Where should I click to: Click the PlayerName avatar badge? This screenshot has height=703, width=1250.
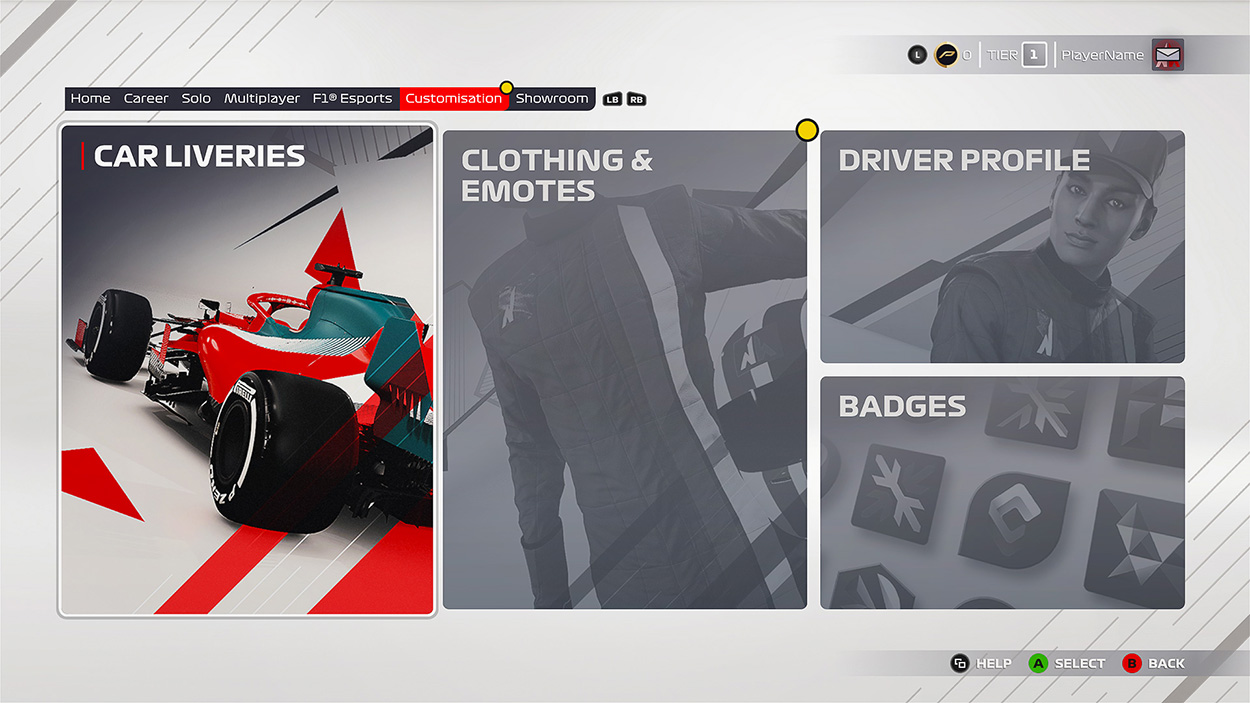click(x=1167, y=55)
